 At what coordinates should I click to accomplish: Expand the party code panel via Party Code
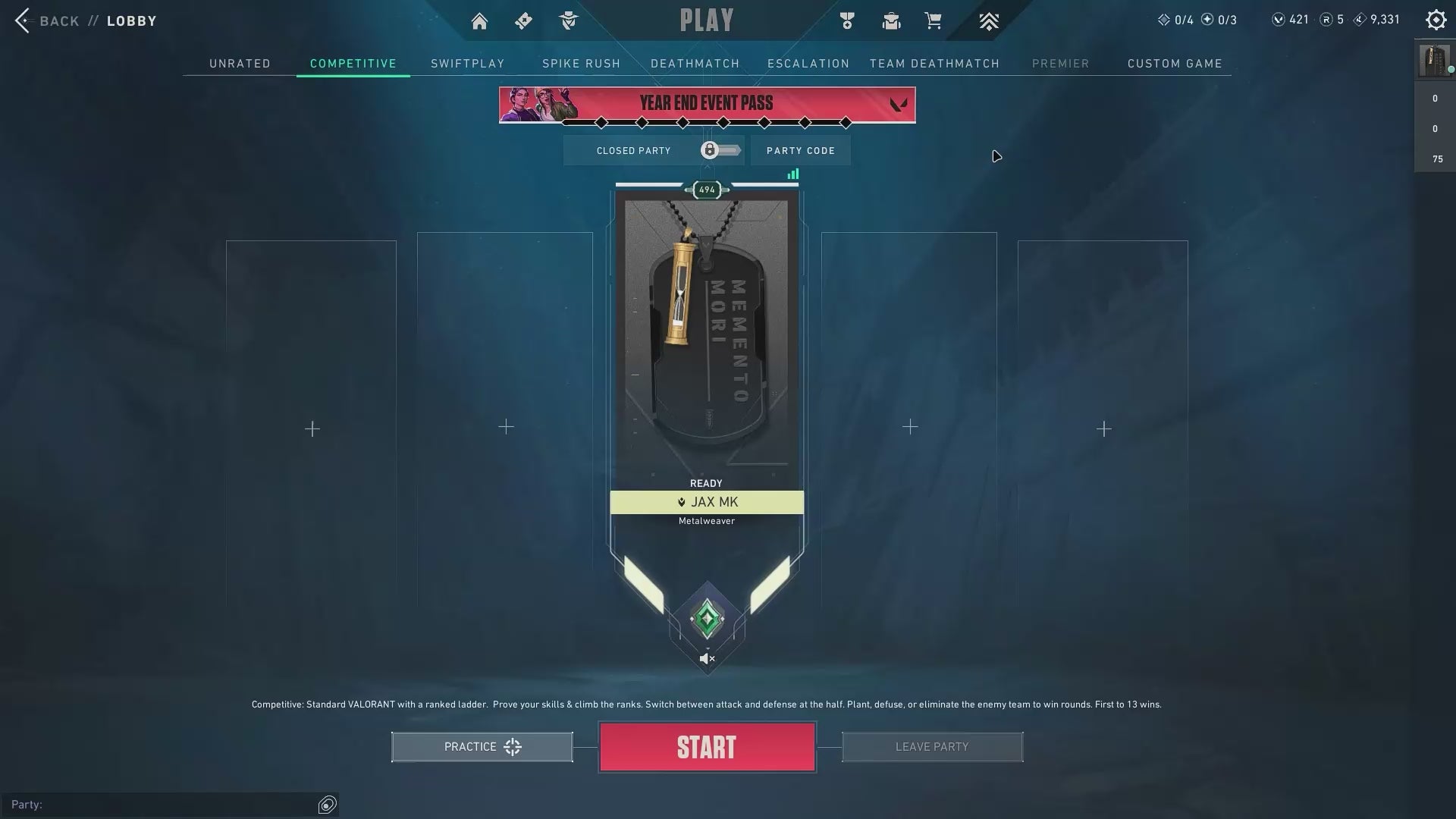(800, 150)
